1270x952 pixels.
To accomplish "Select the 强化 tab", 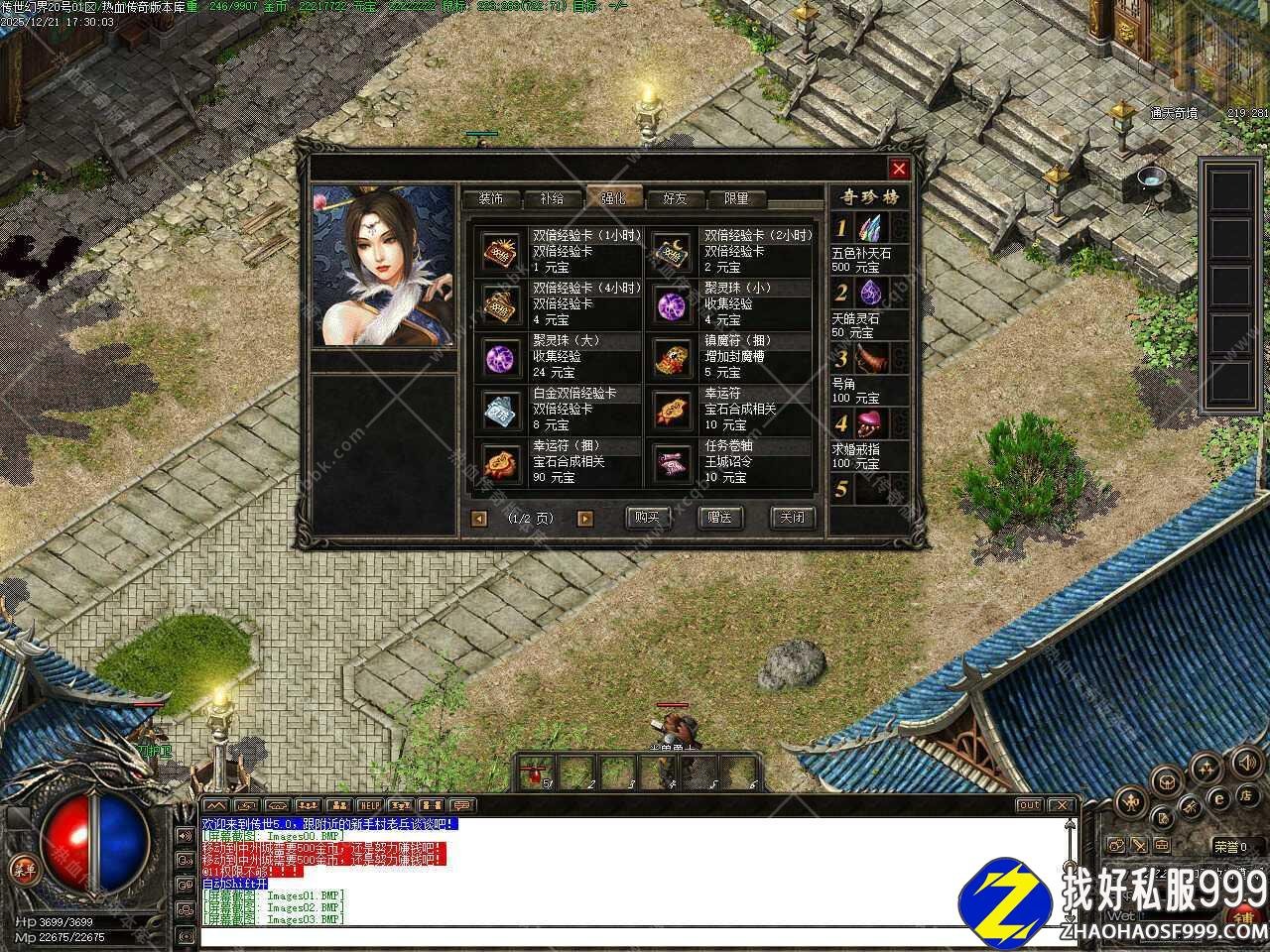I will coord(612,198).
